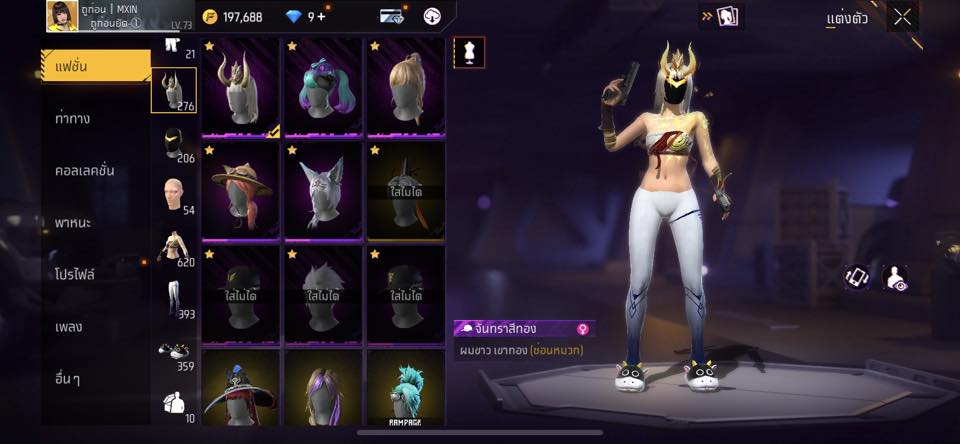The width and height of the screenshot is (960, 444).
Task: Select the โปรไฟล์ tab
Action: [x=75, y=274]
